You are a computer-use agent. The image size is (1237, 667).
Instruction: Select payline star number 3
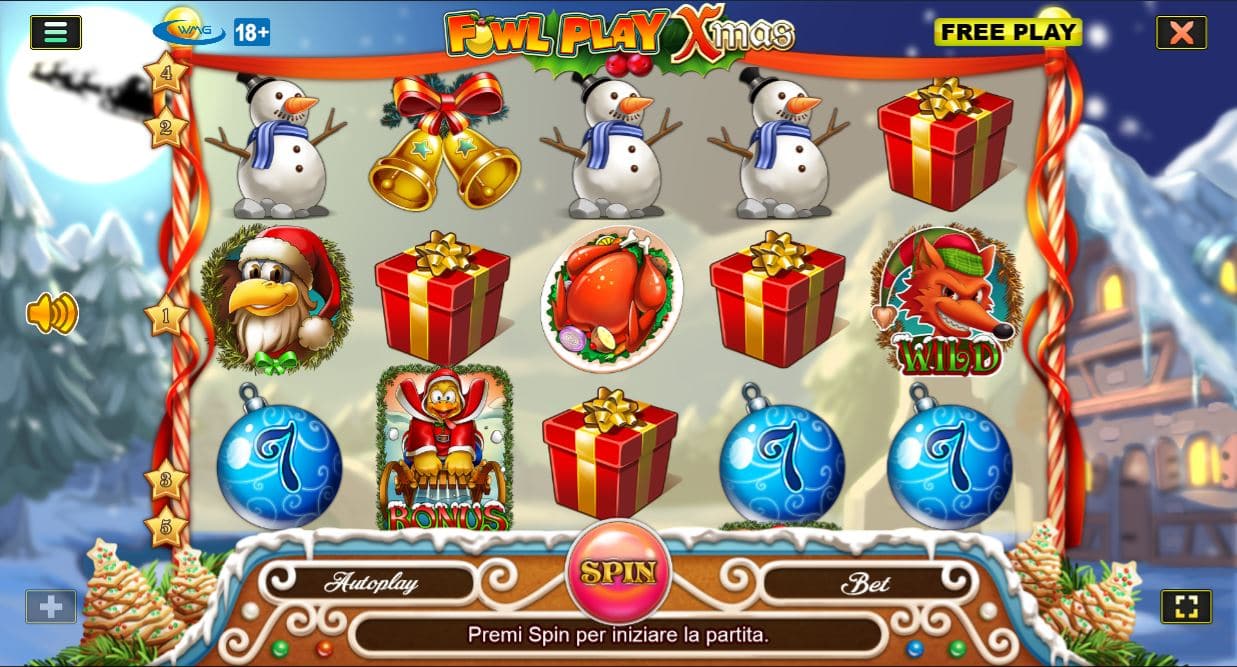tap(166, 480)
